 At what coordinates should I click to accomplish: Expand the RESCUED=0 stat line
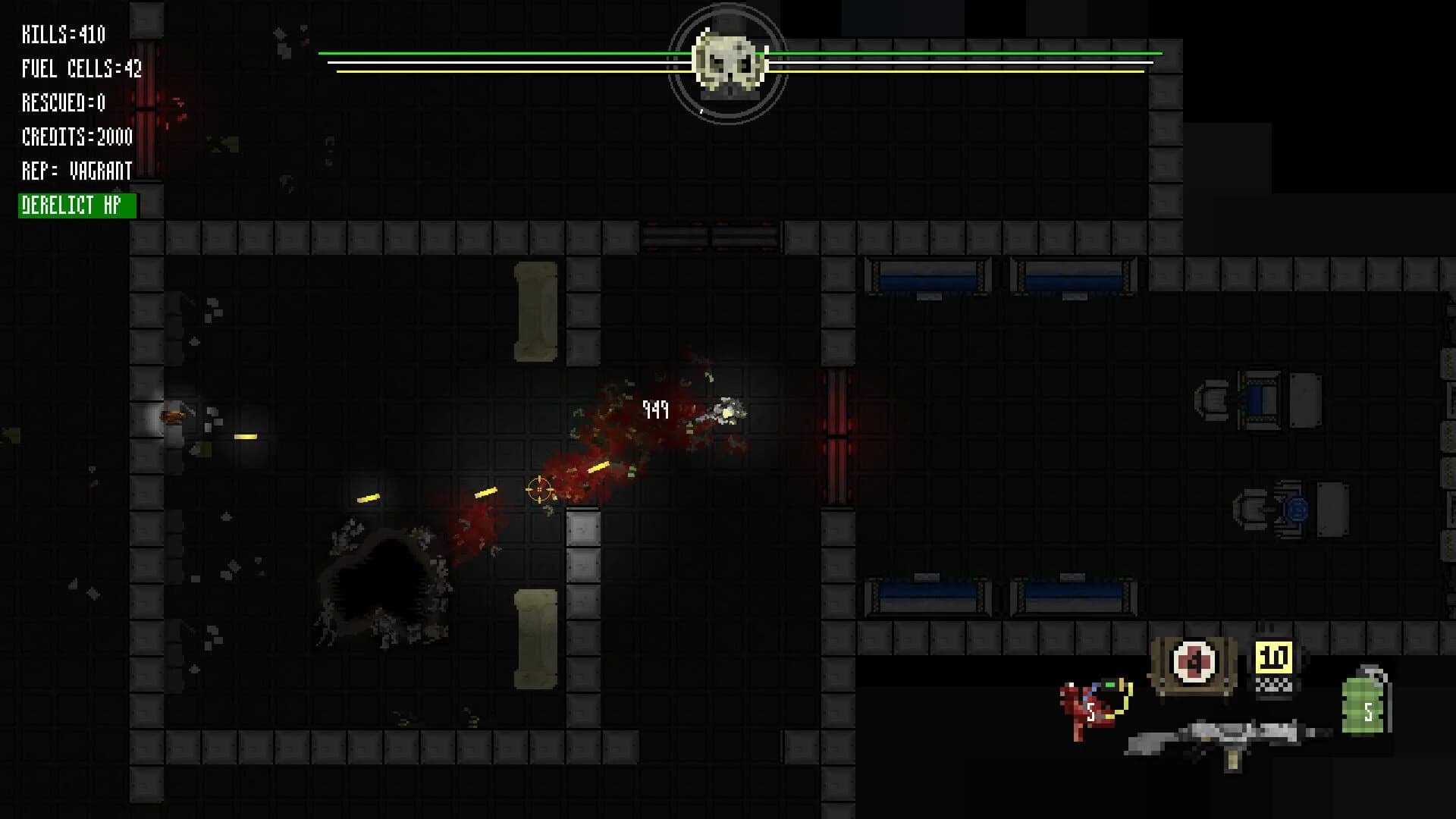point(64,103)
